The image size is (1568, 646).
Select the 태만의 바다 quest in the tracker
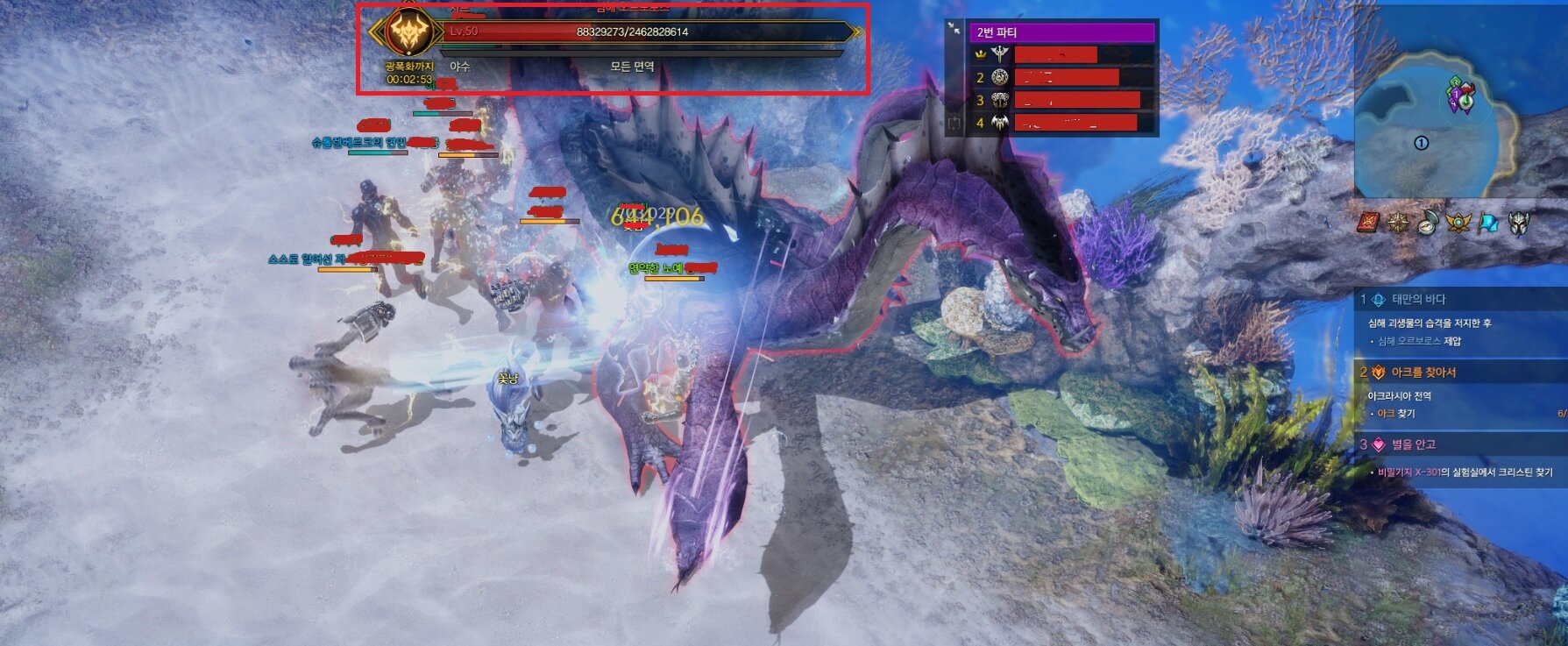[1418, 300]
